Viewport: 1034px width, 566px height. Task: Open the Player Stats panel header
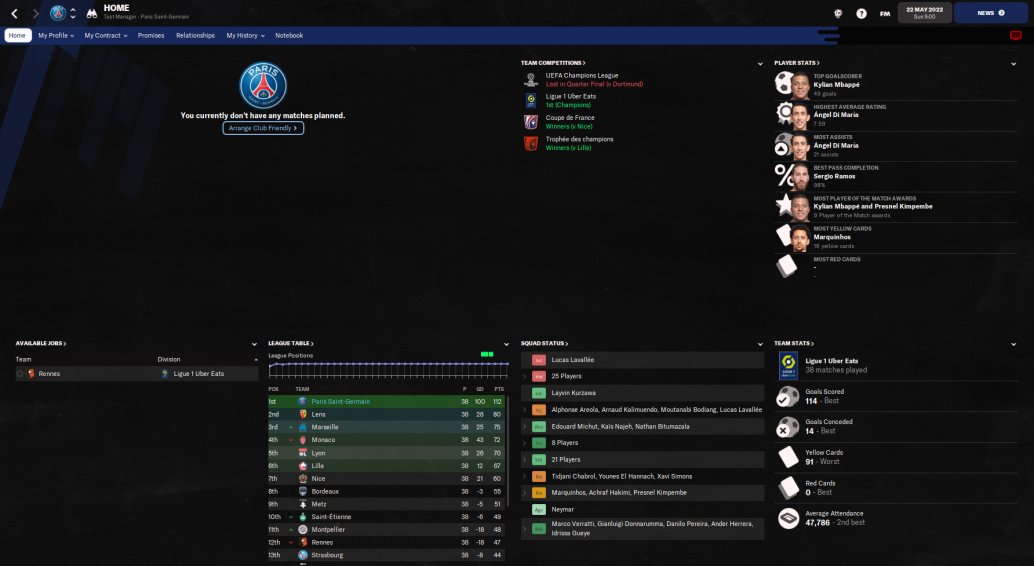pos(796,63)
